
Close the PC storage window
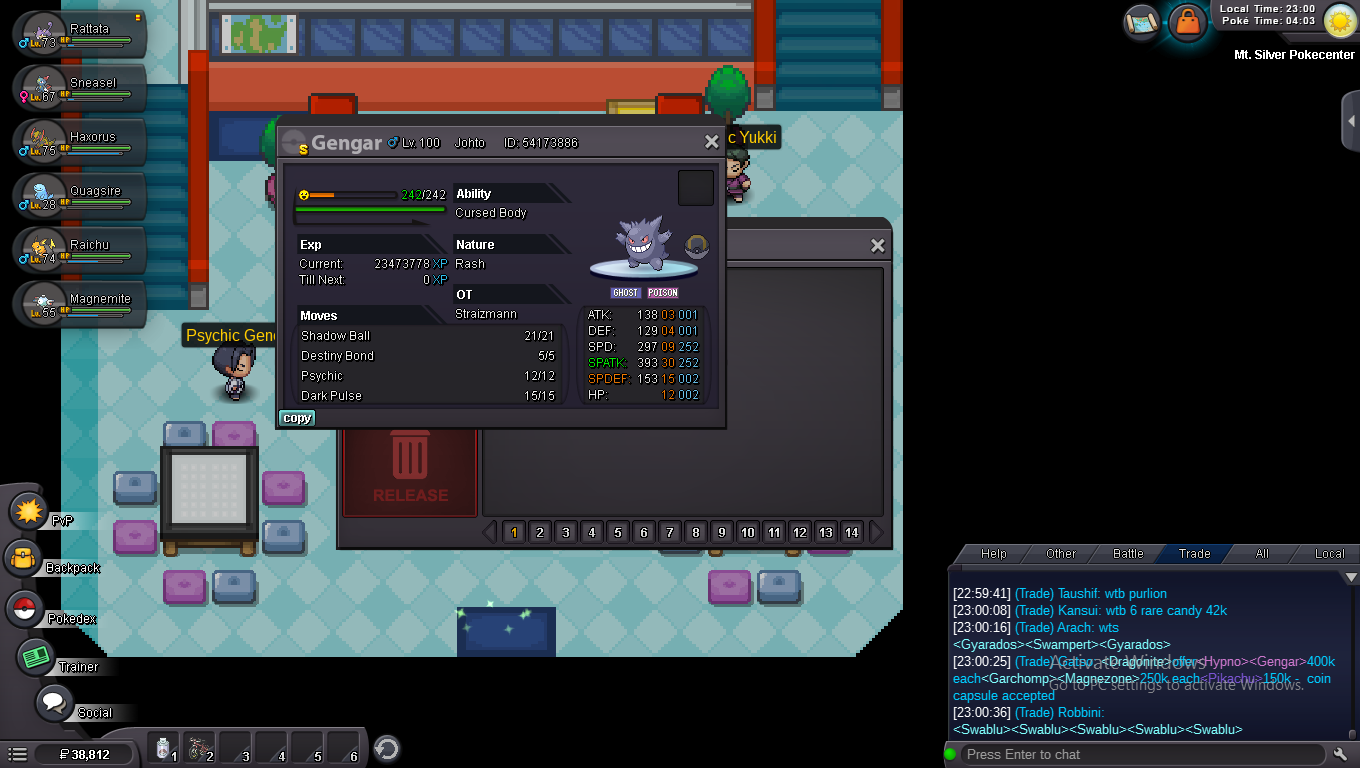(877, 246)
